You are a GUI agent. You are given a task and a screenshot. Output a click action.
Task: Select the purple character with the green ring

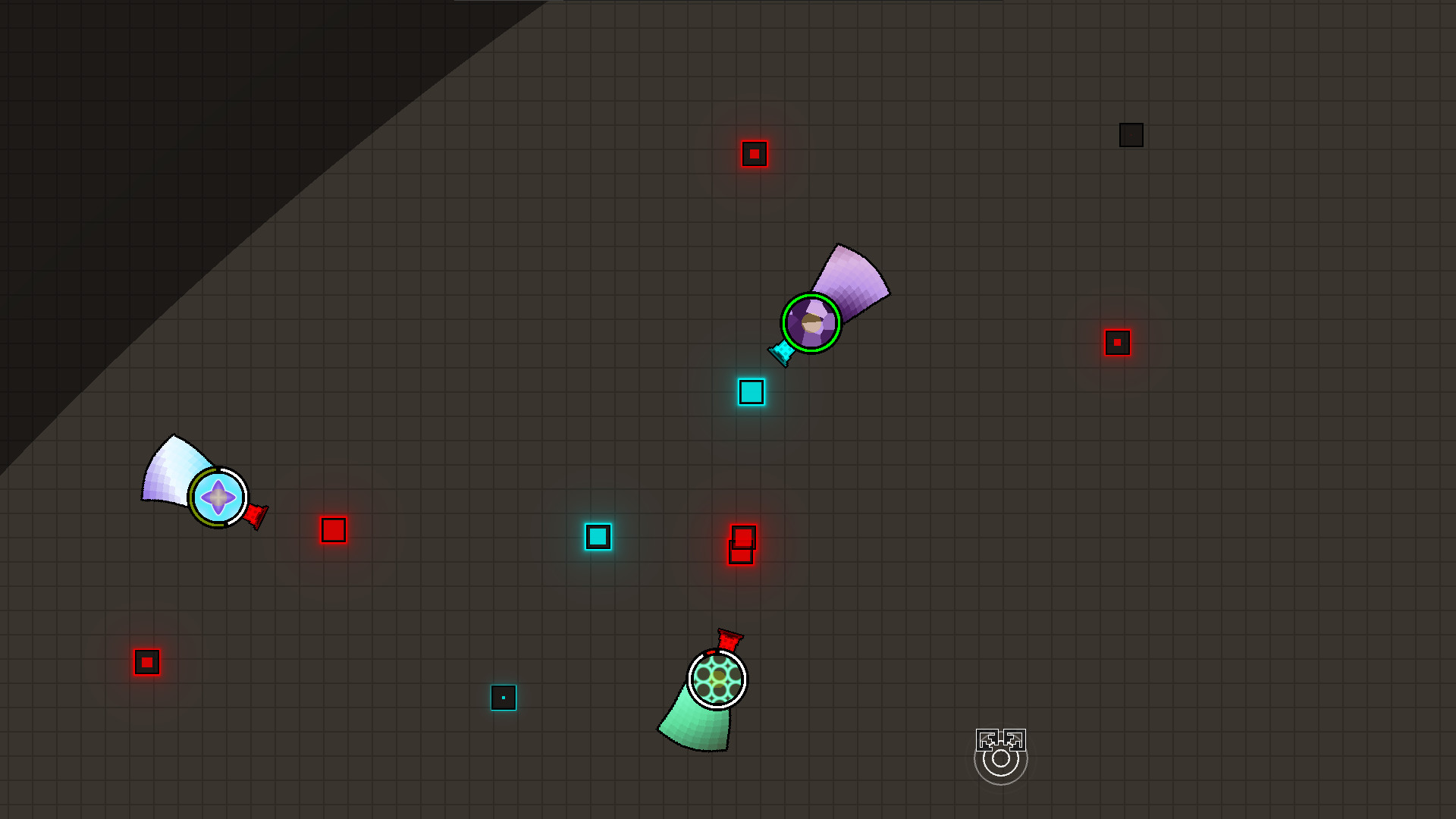(x=811, y=323)
